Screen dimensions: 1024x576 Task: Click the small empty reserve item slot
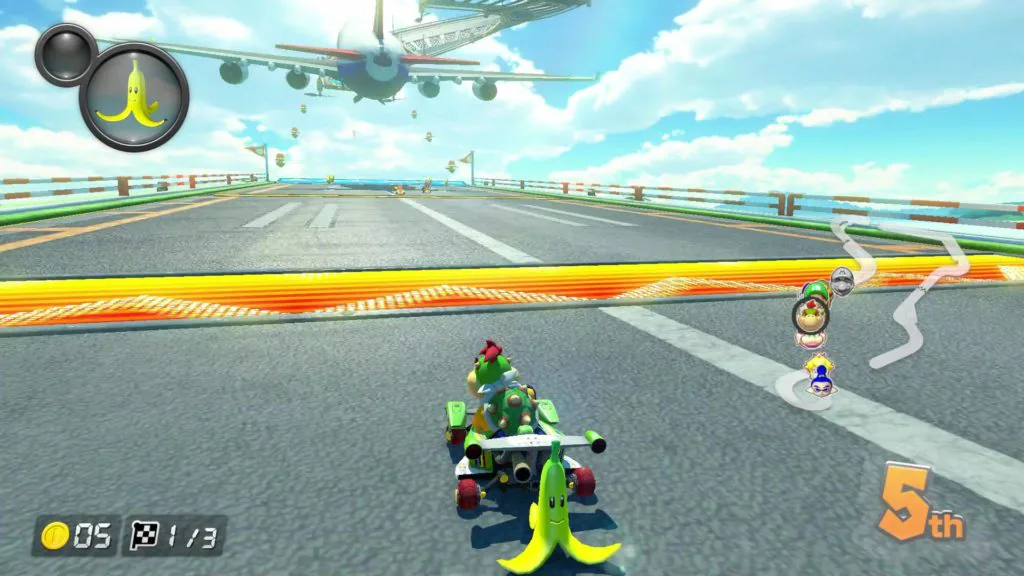tap(66, 54)
